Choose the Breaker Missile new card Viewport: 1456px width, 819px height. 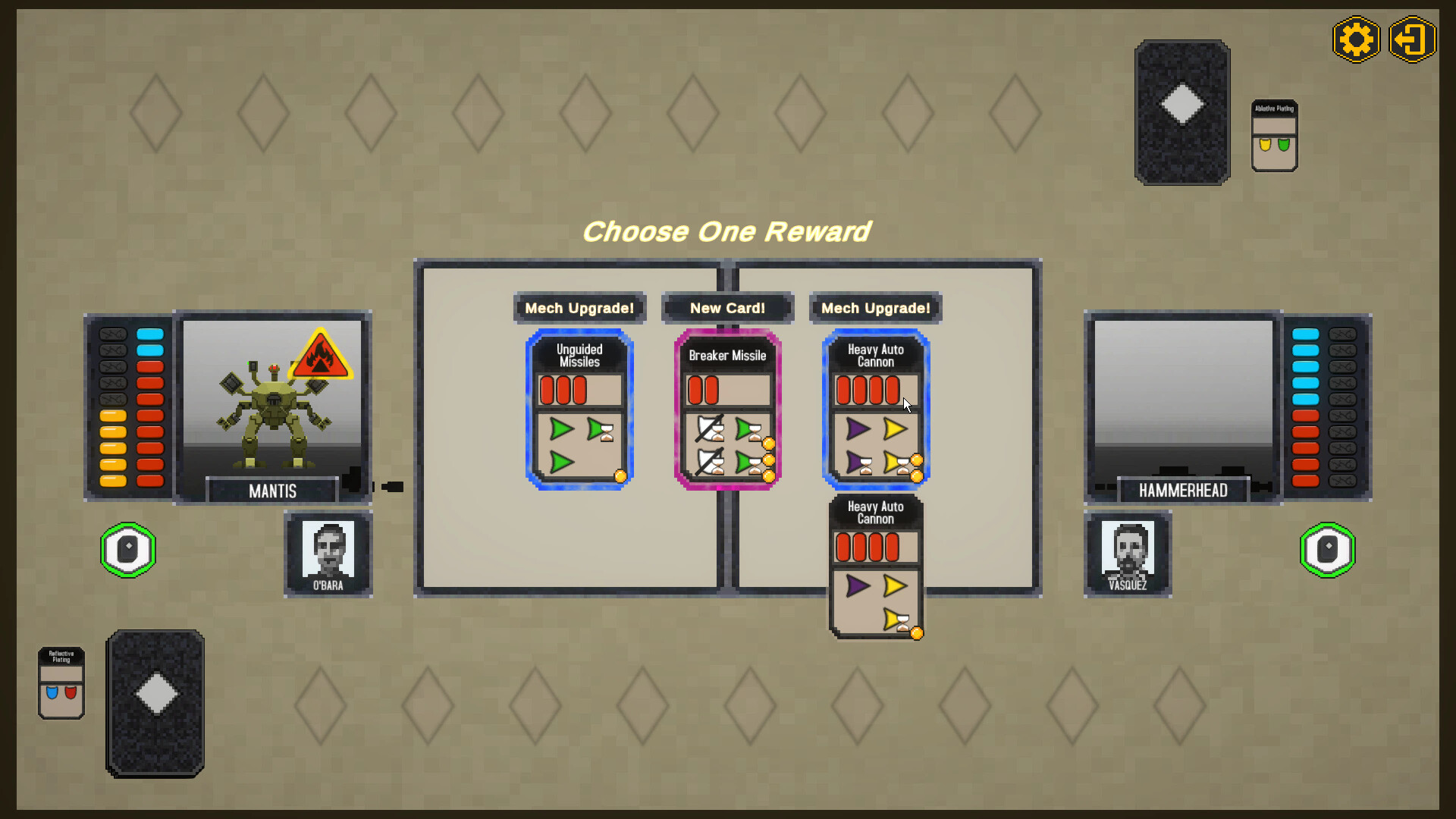(726, 409)
